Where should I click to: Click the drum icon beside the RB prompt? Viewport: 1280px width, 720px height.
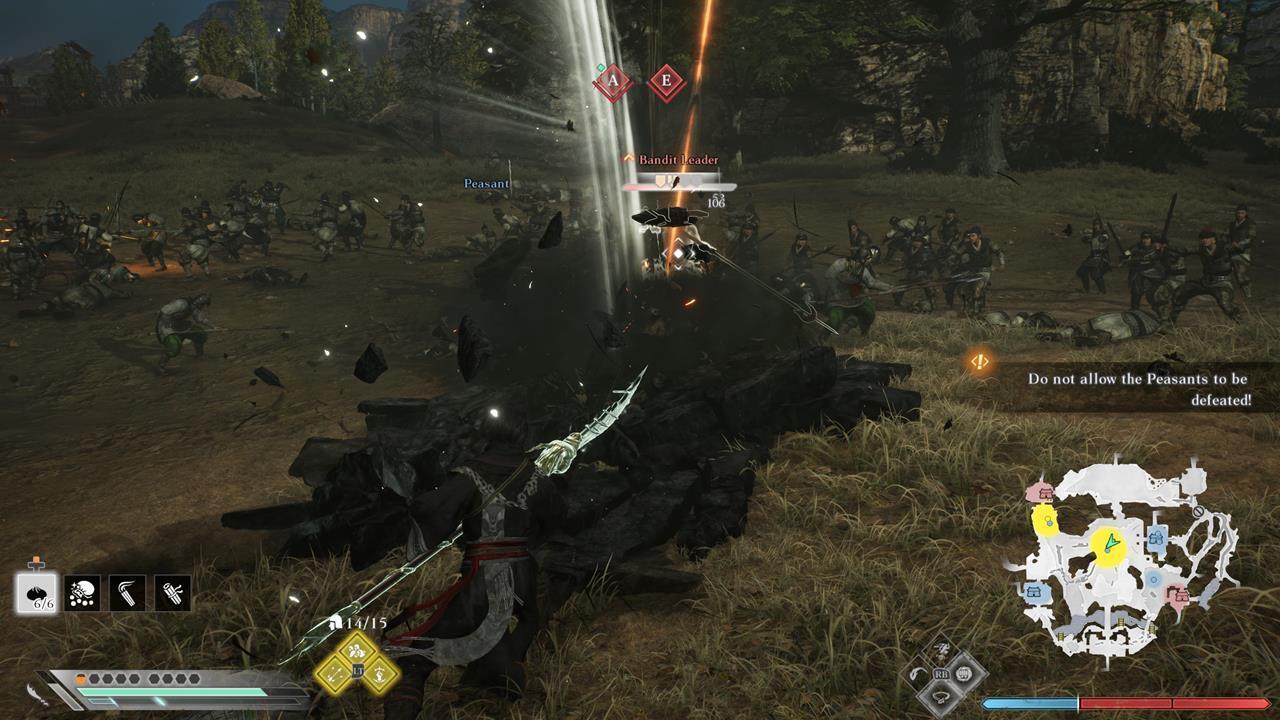click(x=963, y=674)
